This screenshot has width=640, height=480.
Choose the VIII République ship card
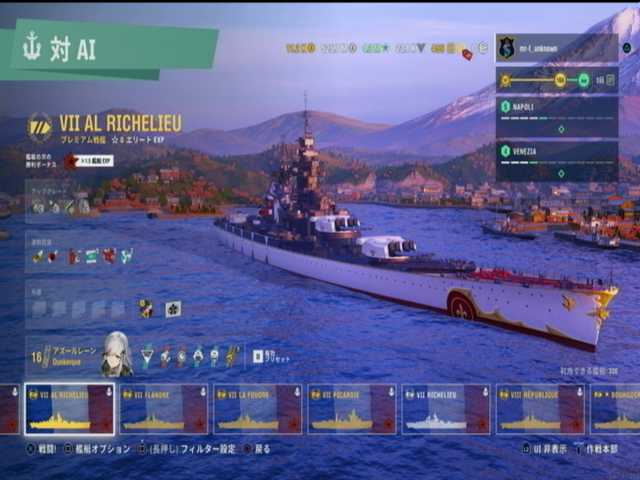[x=540, y=409]
